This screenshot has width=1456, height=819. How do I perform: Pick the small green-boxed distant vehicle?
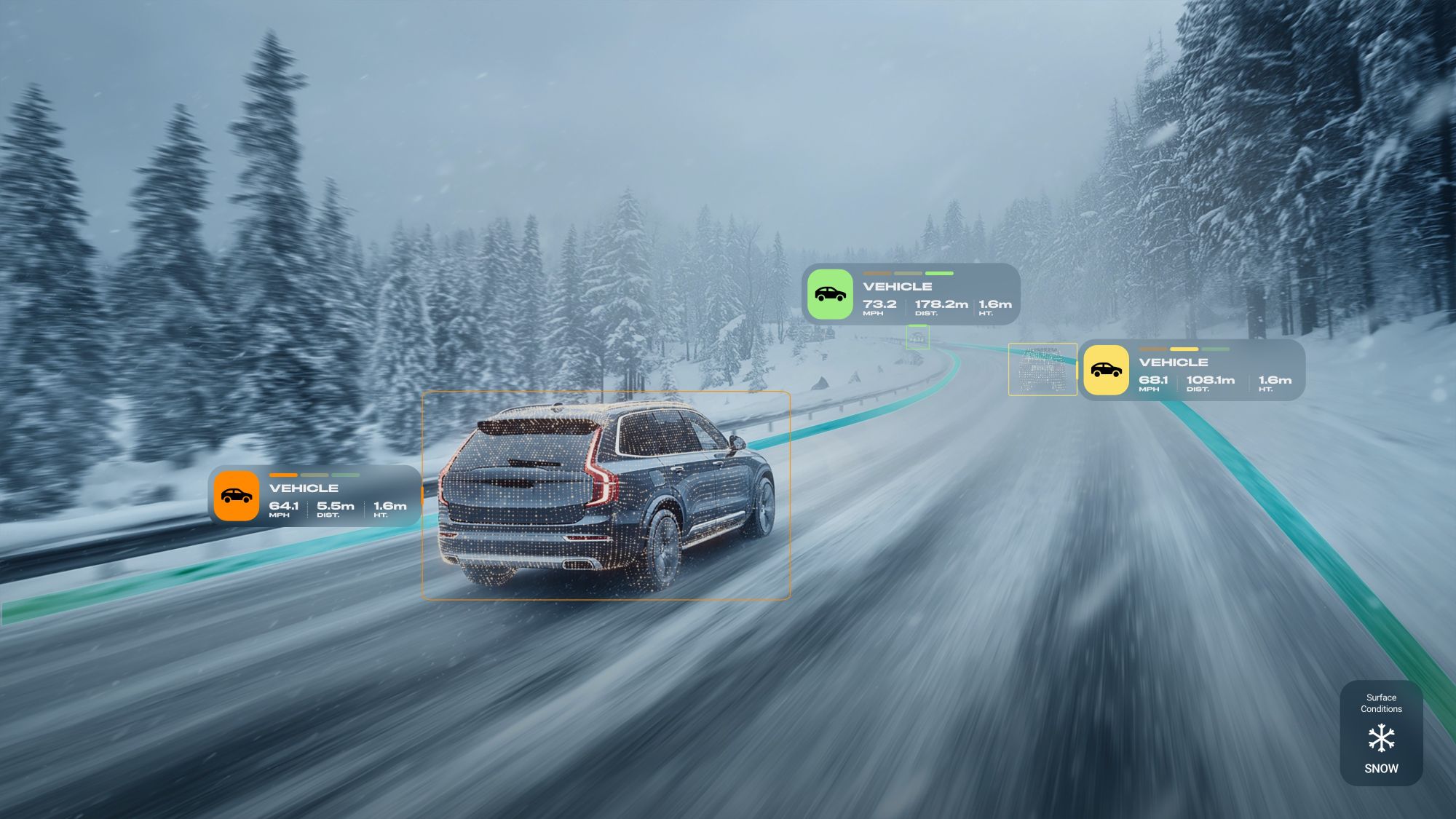[917, 337]
